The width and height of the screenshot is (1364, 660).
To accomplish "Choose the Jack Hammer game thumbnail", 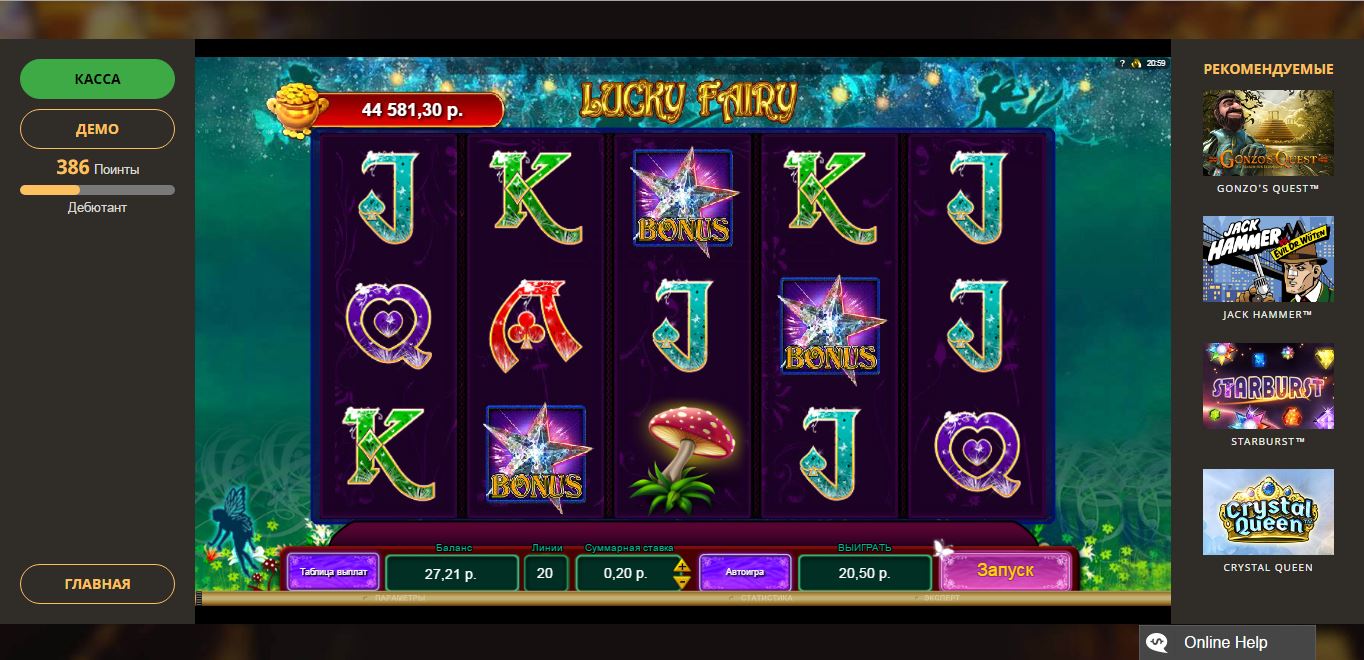I will coord(1267,259).
